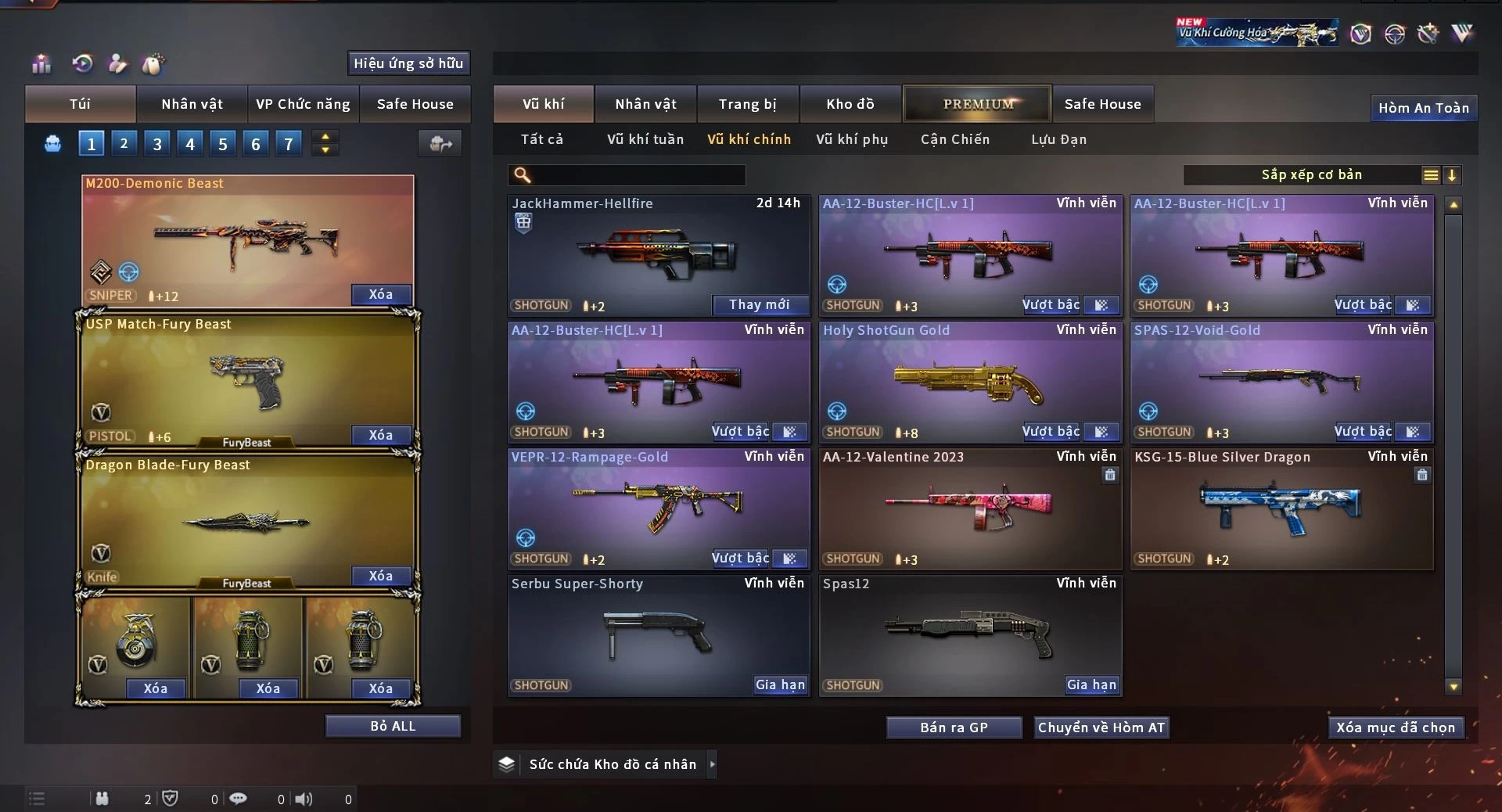The width and height of the screenshot is (1502, 812).
Task: Switch to the Trang bị tab
Action: (747, 104)
